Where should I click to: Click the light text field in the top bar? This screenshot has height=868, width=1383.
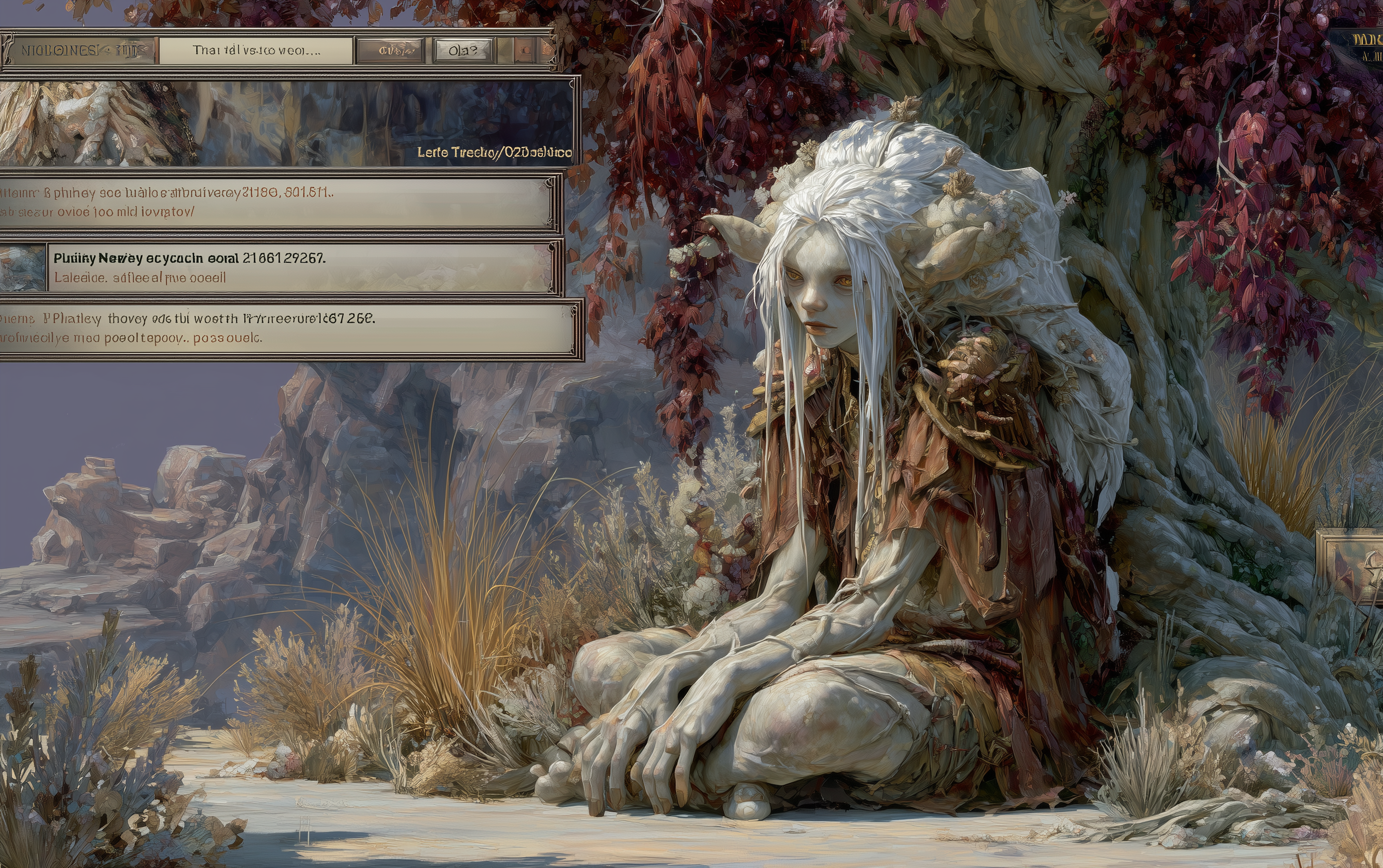256,51
